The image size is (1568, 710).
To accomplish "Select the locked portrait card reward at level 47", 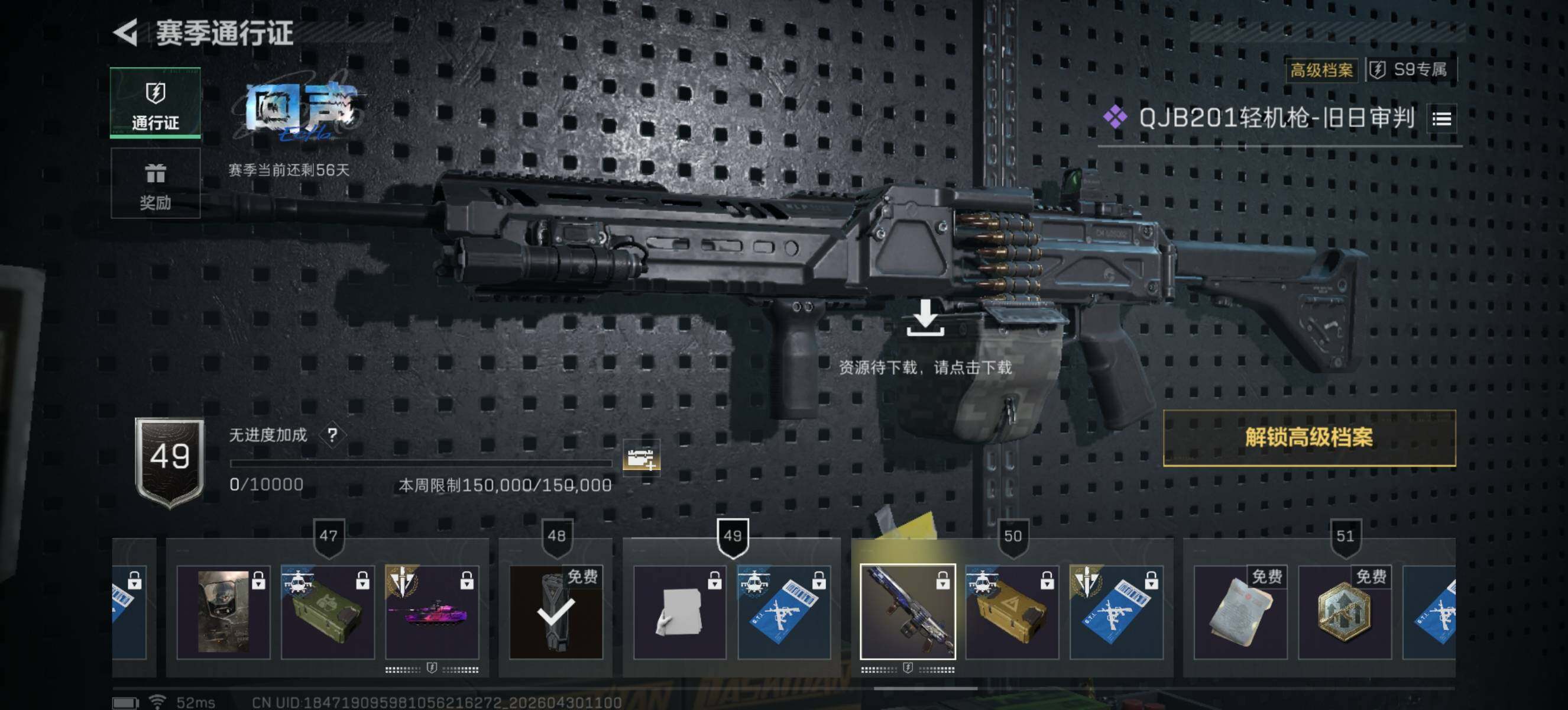I will (x=223, y=612).
